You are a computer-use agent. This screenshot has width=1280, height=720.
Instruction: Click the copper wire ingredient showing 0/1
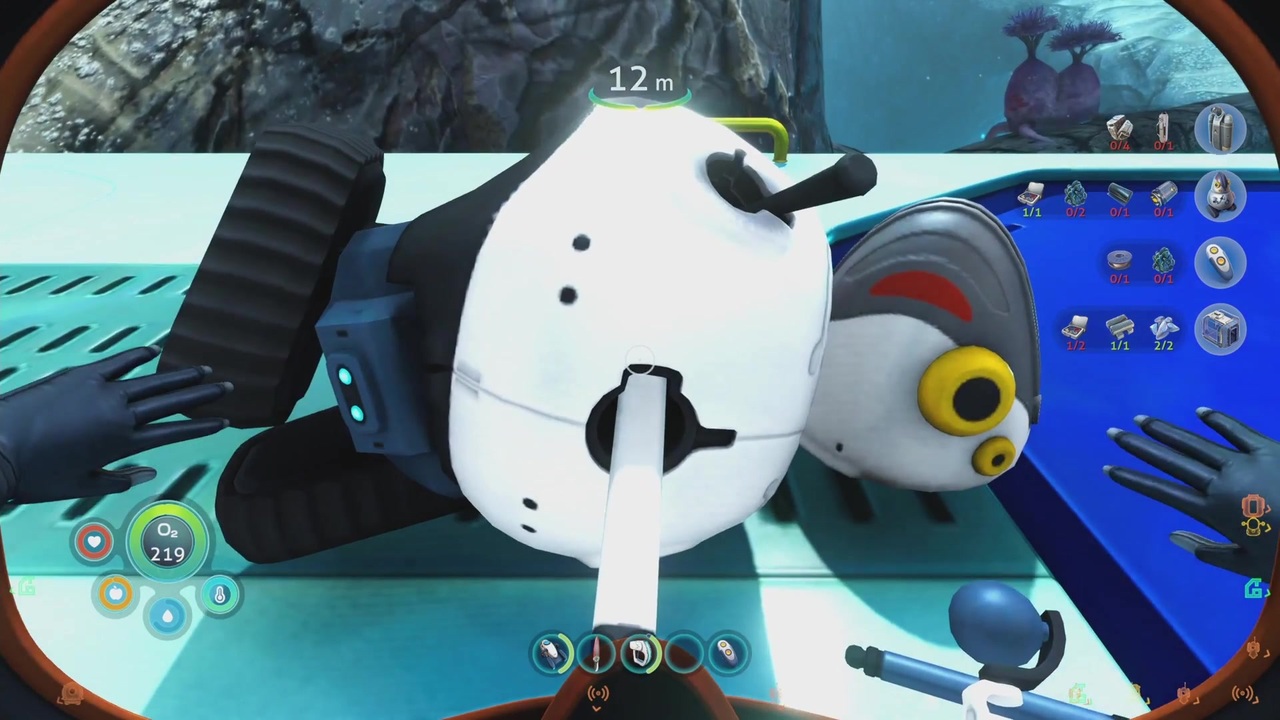[x=1118, y=259]
